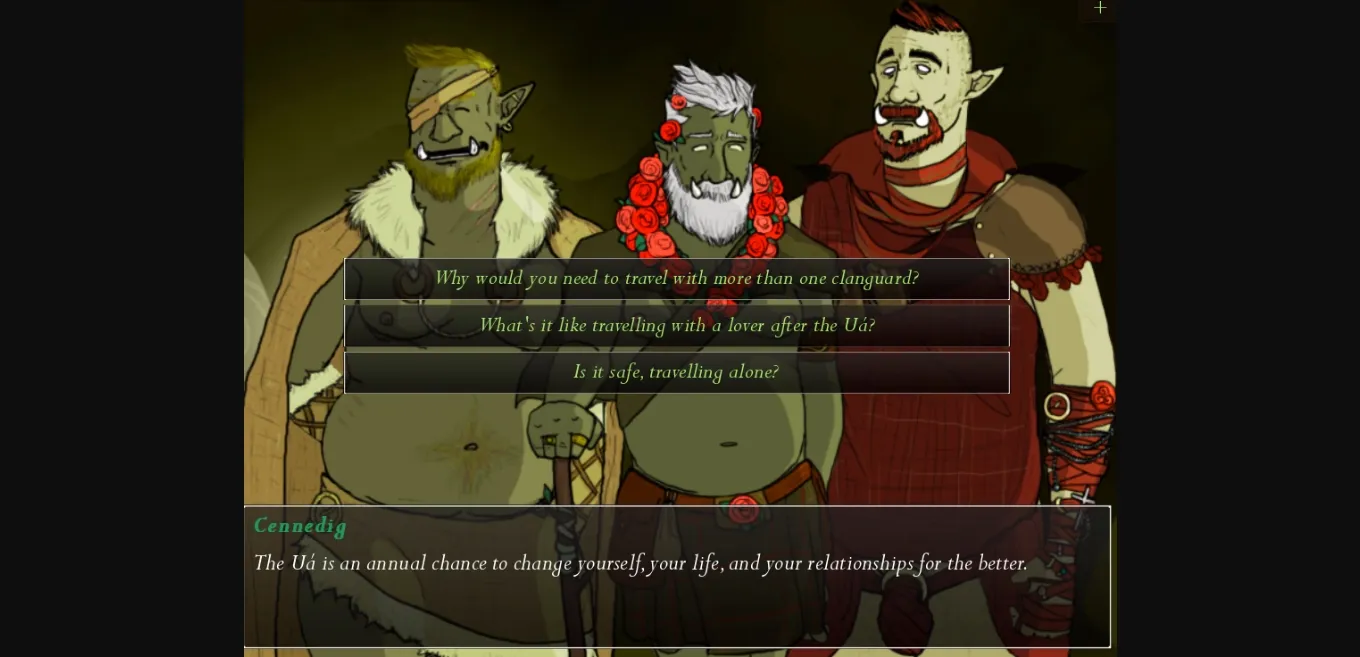Ask why travel with more than one clanguard

(x=676, y=279)
